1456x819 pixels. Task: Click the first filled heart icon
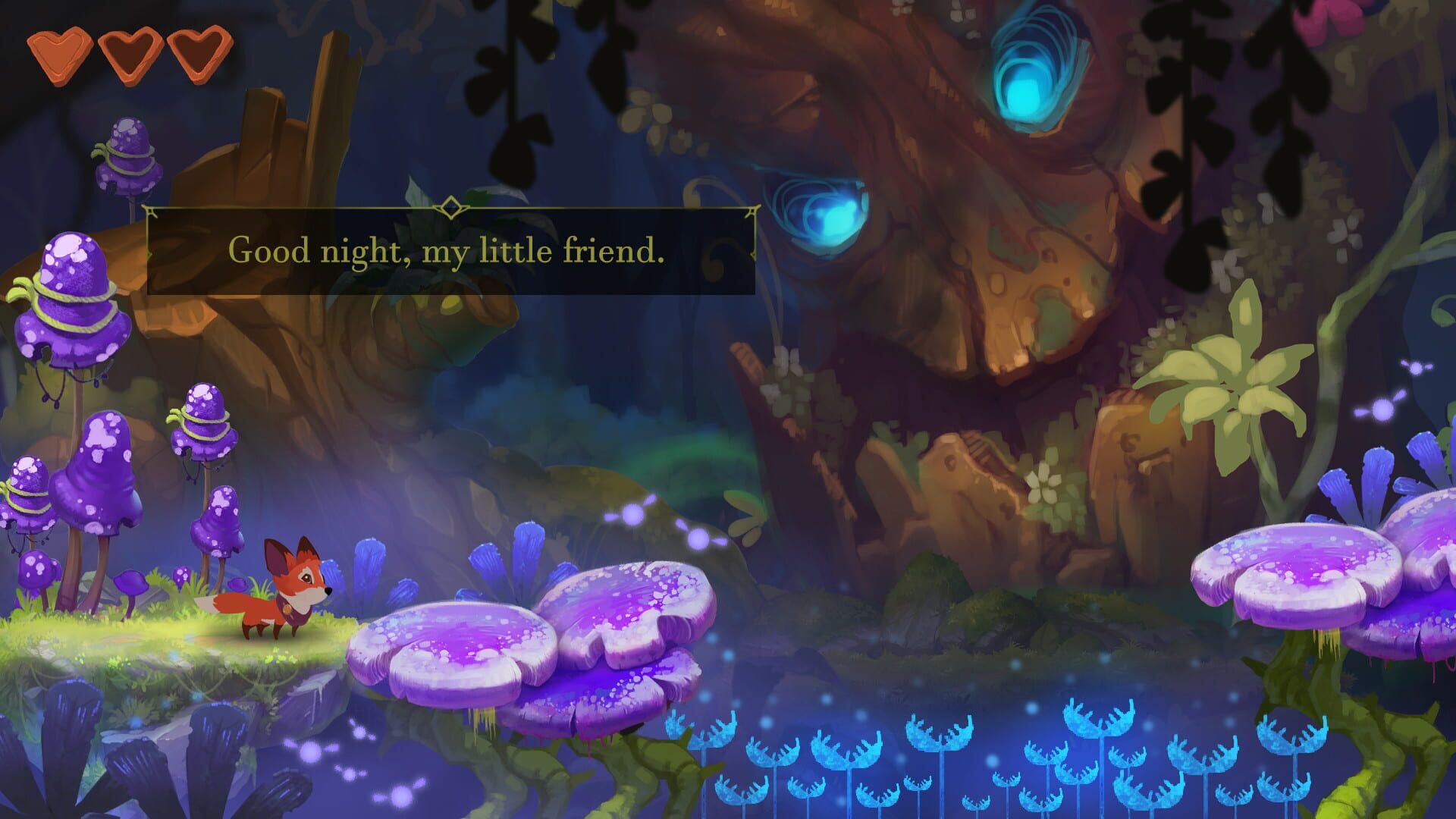[63, 51]
